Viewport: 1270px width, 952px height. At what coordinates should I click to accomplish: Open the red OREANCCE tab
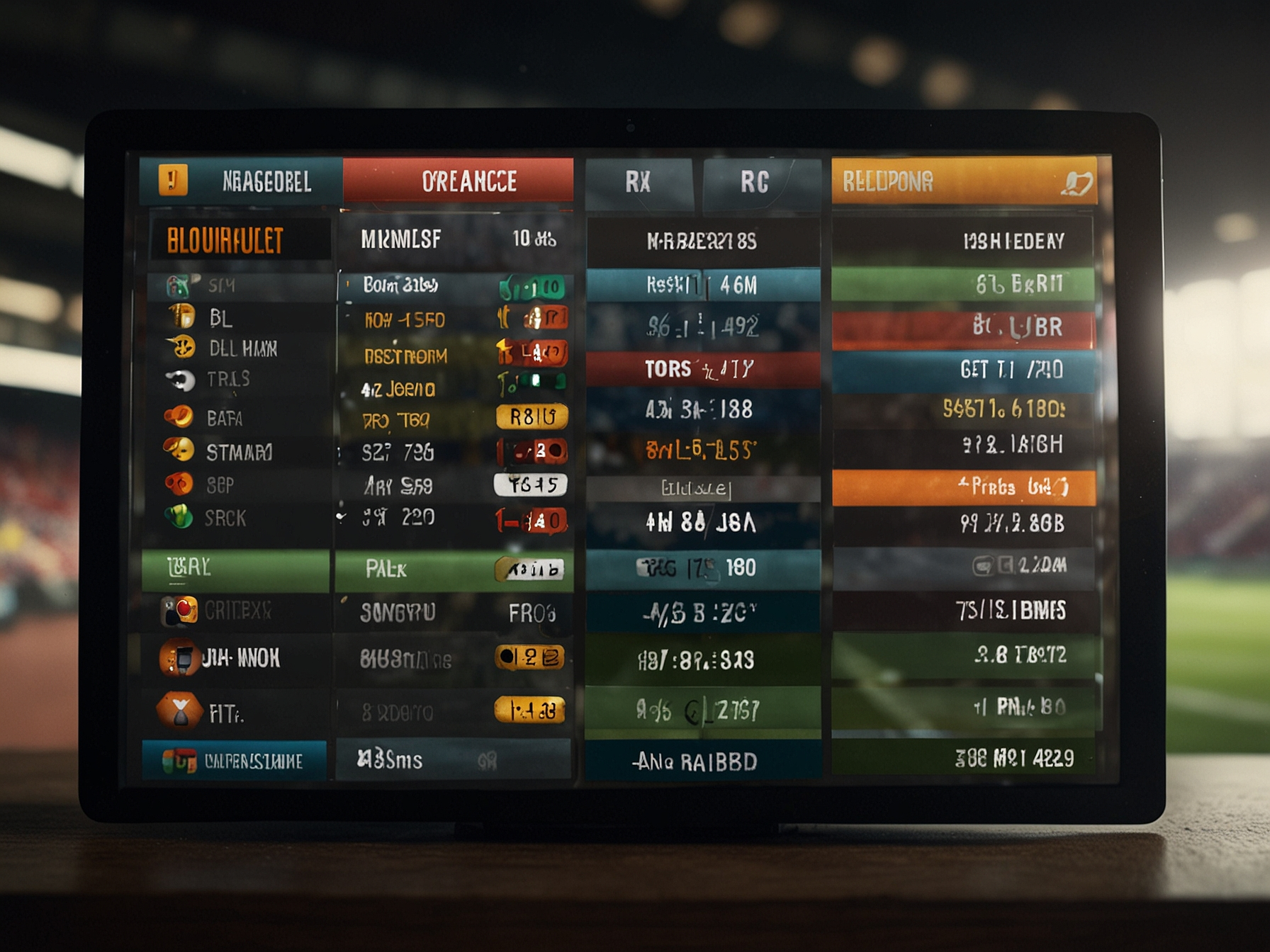[458, 181]
